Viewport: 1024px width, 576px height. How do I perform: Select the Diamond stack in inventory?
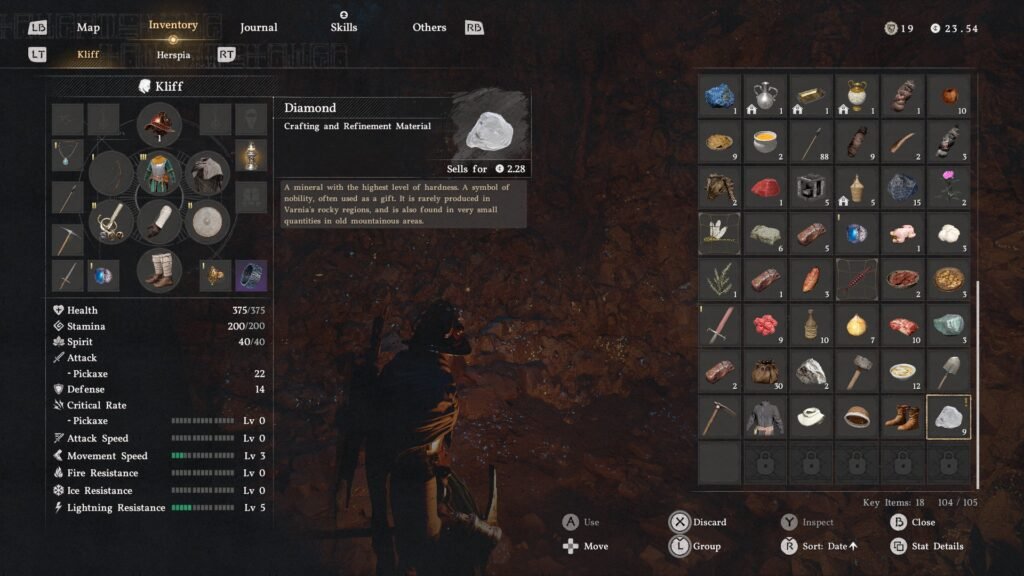tap(948, 417)
